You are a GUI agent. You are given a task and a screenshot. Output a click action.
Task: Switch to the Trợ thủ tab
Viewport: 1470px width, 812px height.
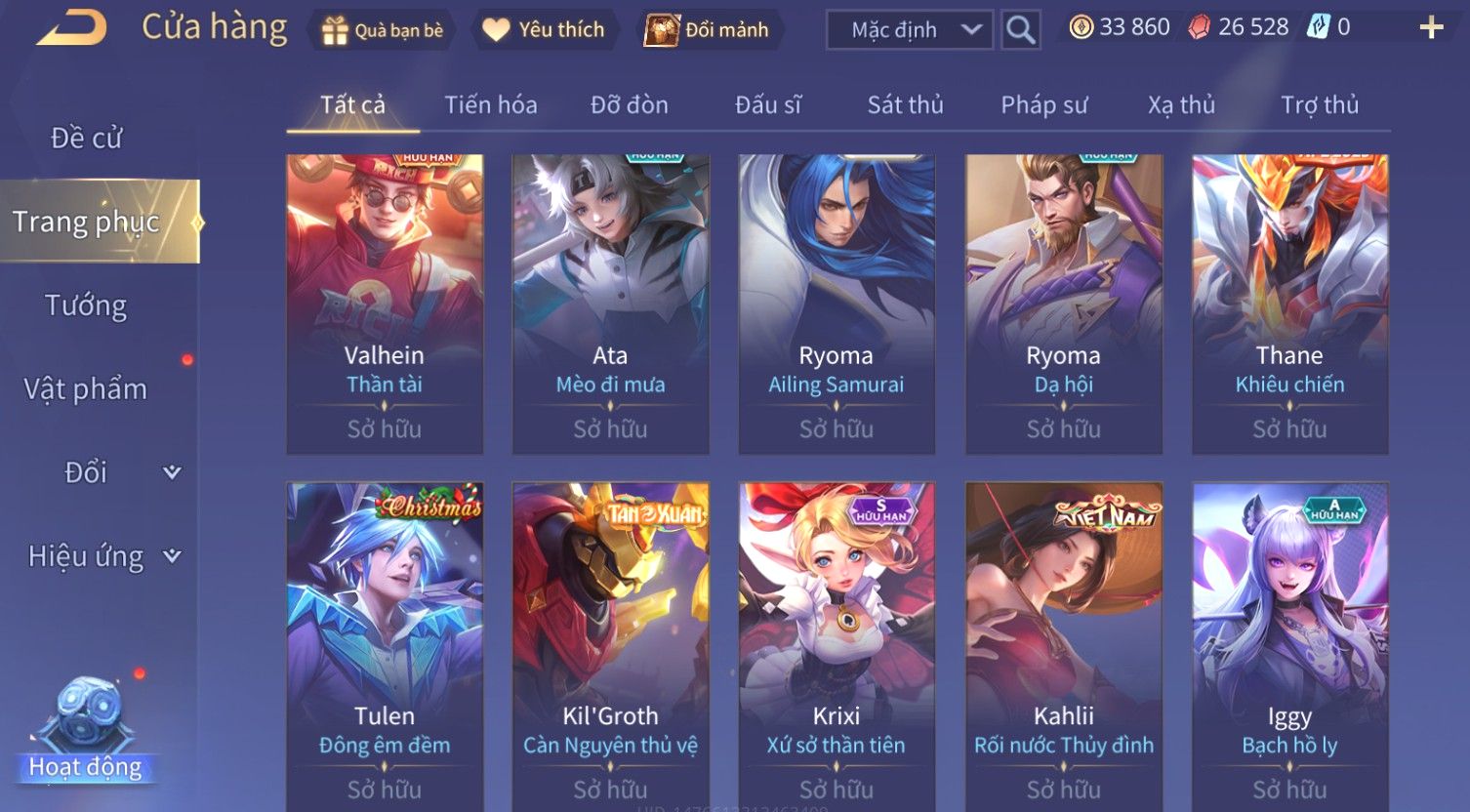(1319, 104)
